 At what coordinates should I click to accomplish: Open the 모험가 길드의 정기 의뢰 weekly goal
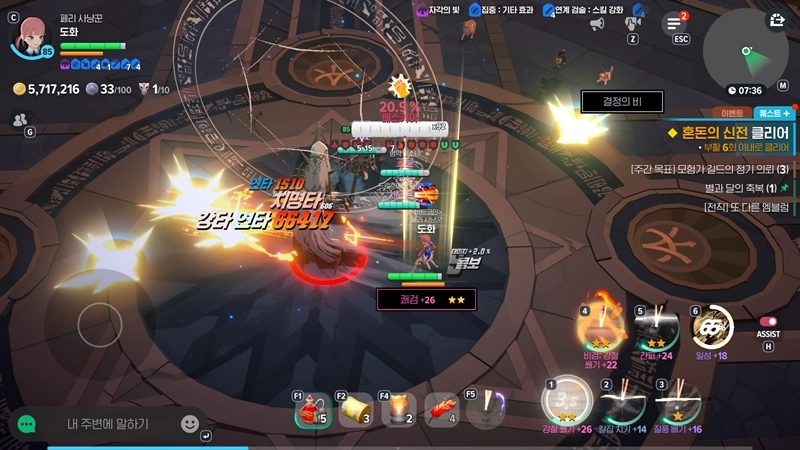[710, 168]
